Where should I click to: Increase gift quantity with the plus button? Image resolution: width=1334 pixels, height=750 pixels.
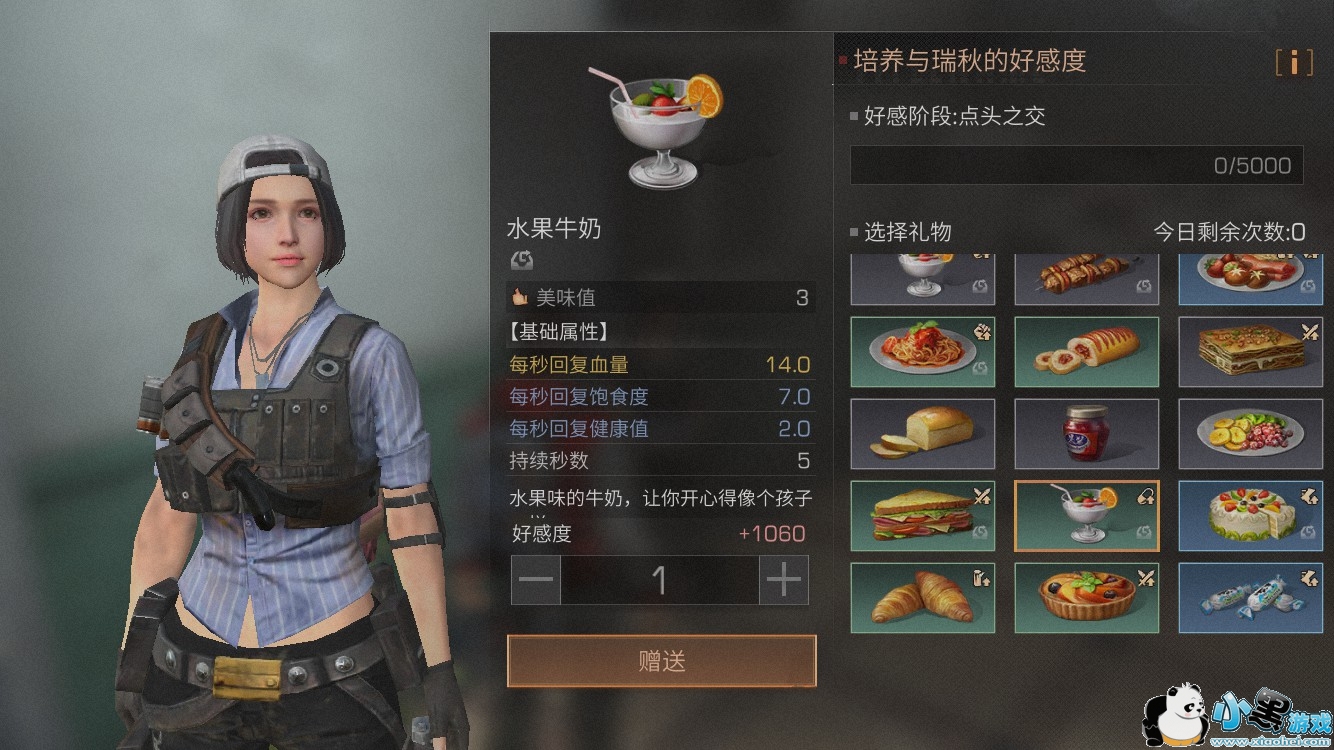pyautogui.click(x=784, y=580)
